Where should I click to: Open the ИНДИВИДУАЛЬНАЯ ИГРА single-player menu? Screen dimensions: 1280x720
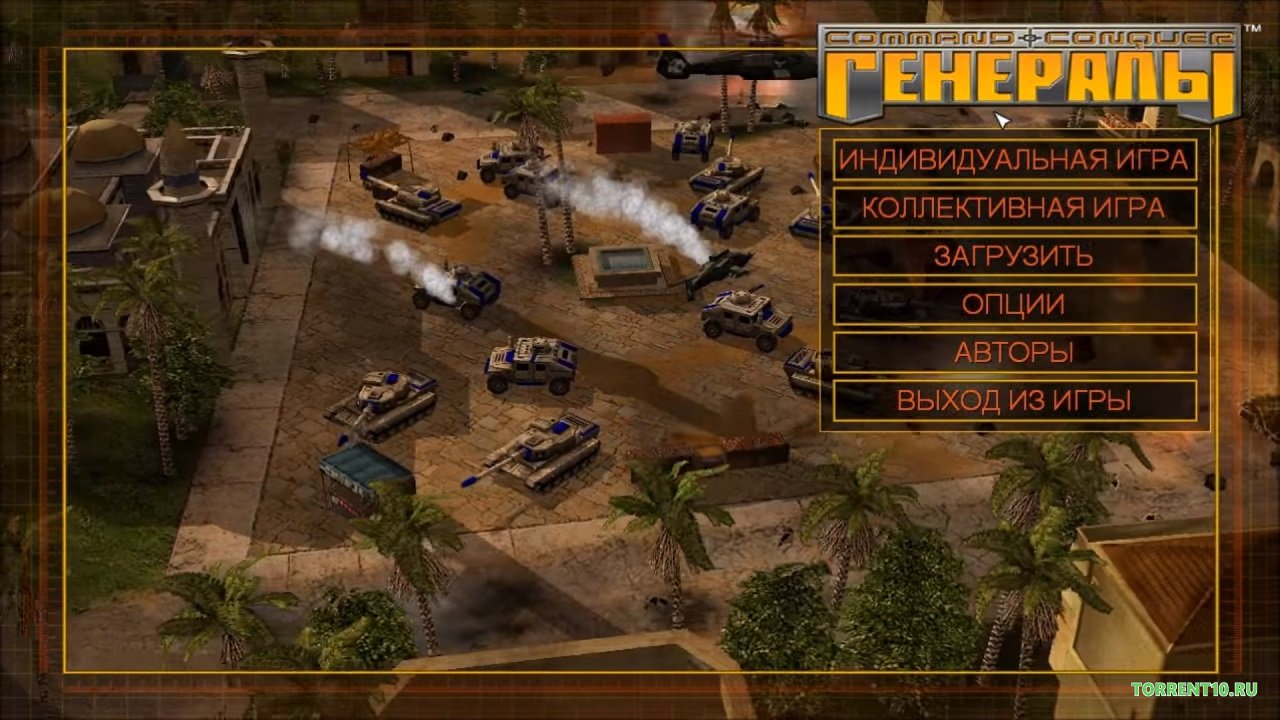1014,159
